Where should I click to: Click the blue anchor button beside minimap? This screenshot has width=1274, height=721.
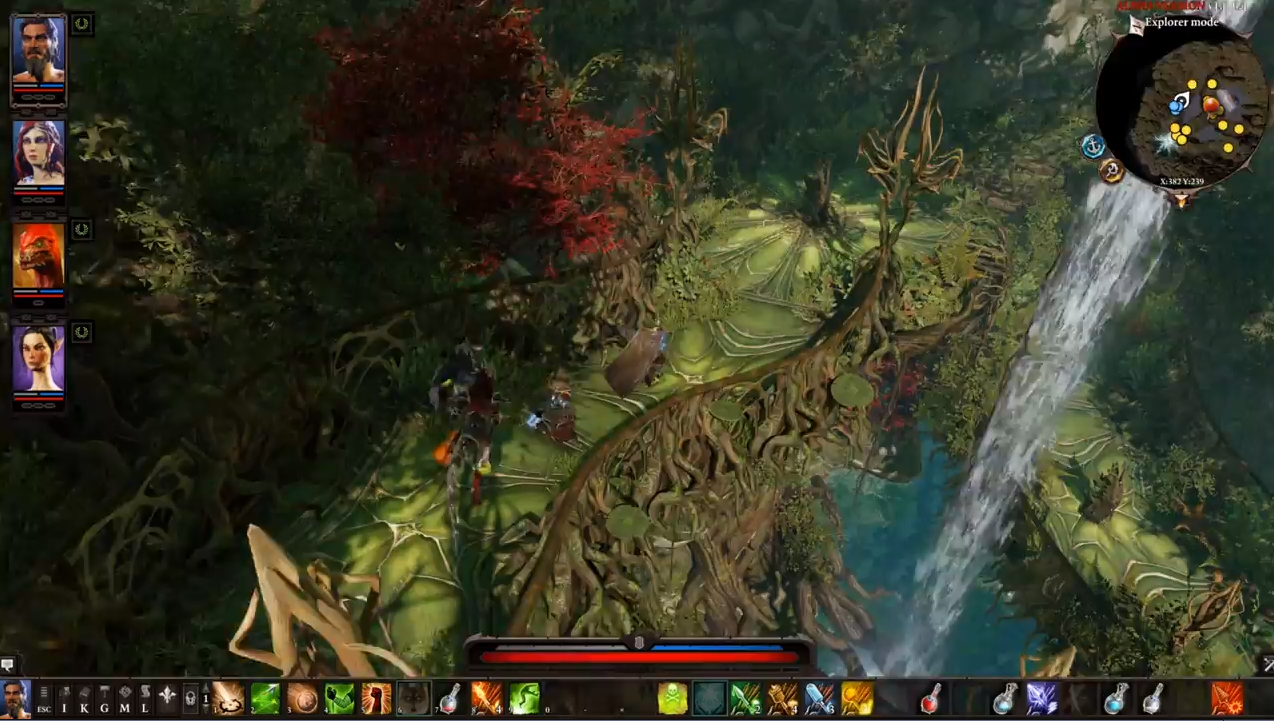click(1094, 146)
